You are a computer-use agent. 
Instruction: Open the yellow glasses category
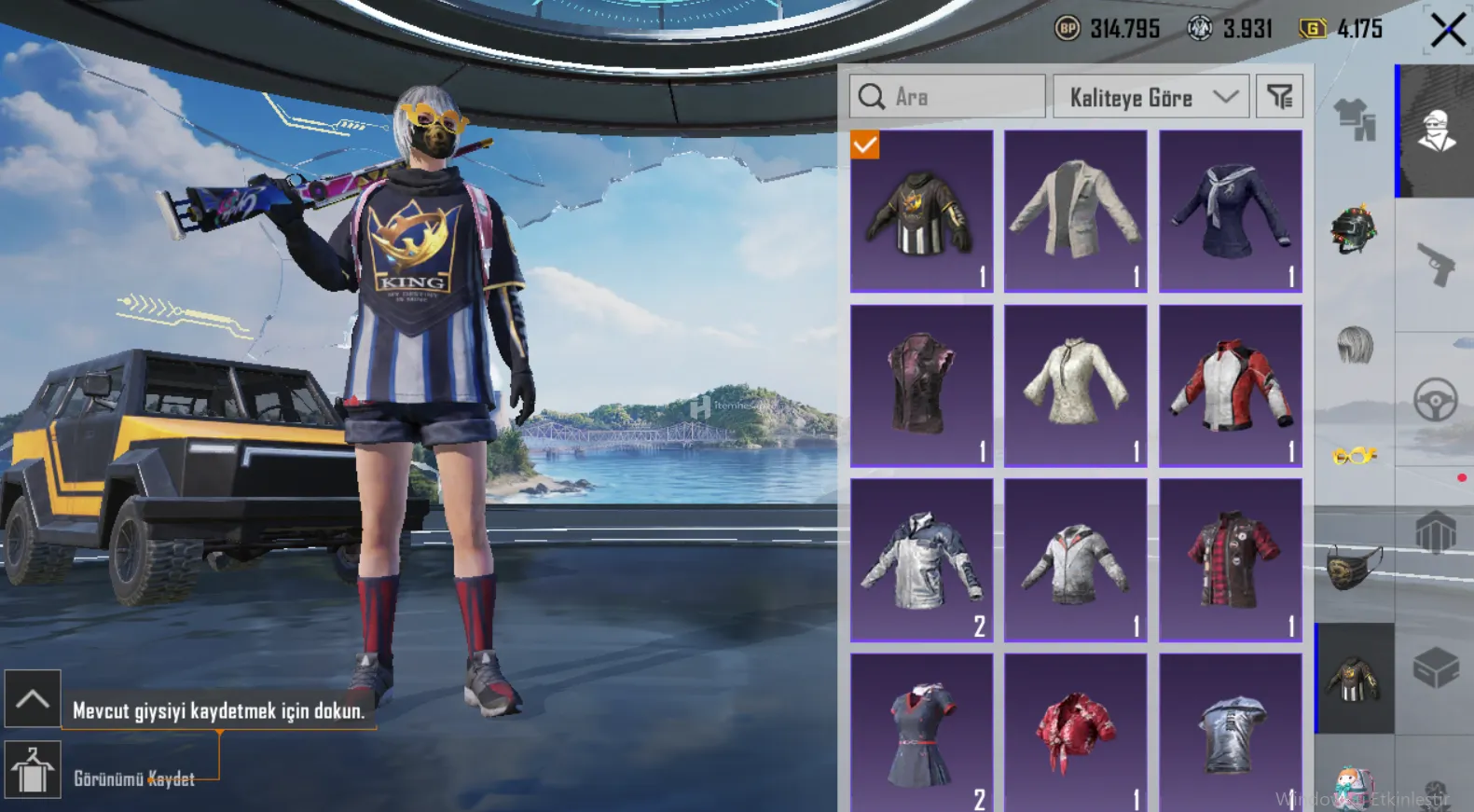point(1355,456)
